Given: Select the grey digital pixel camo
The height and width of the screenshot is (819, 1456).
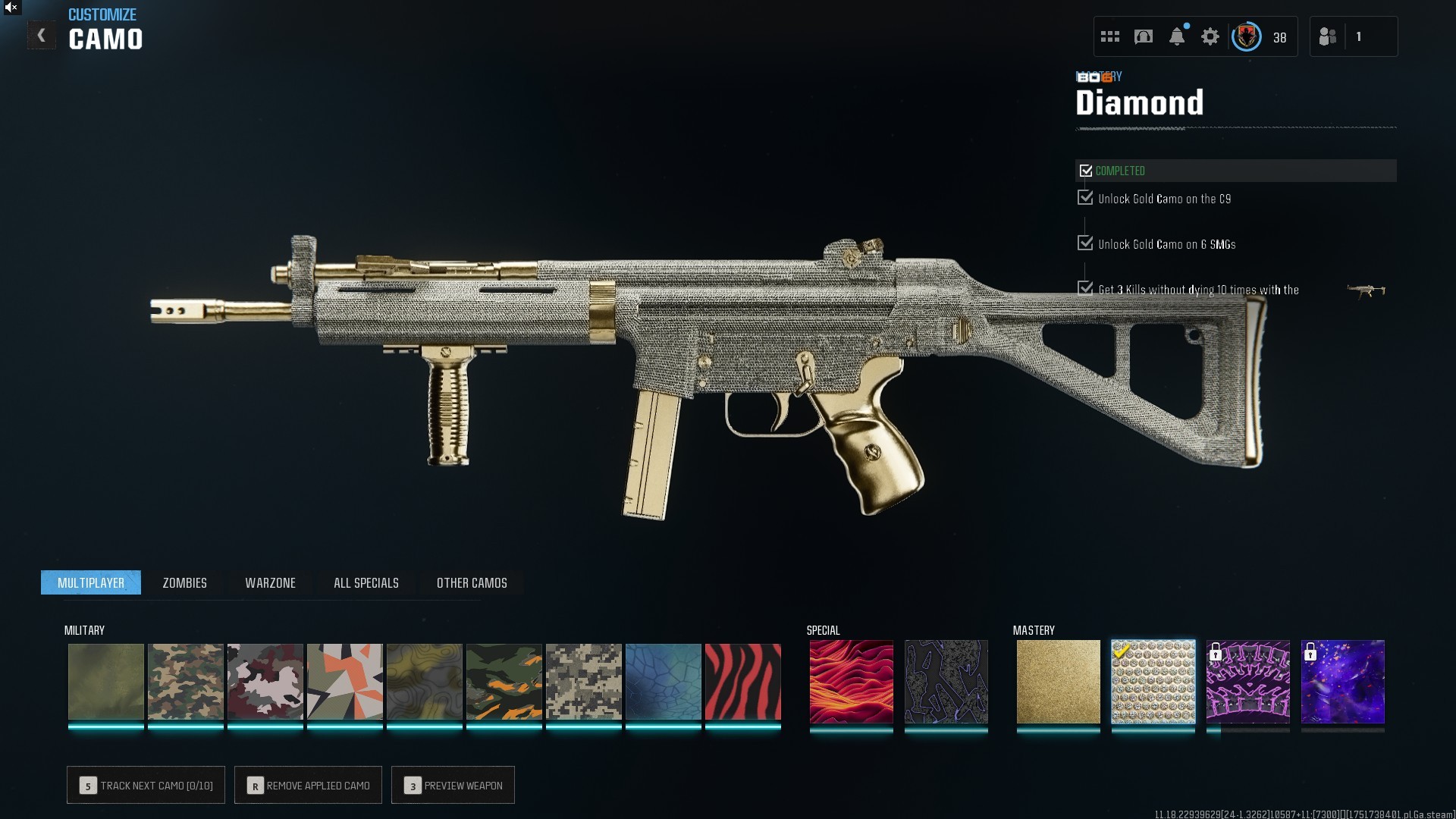Looking at the screenshot, I should tap(583, 682).
